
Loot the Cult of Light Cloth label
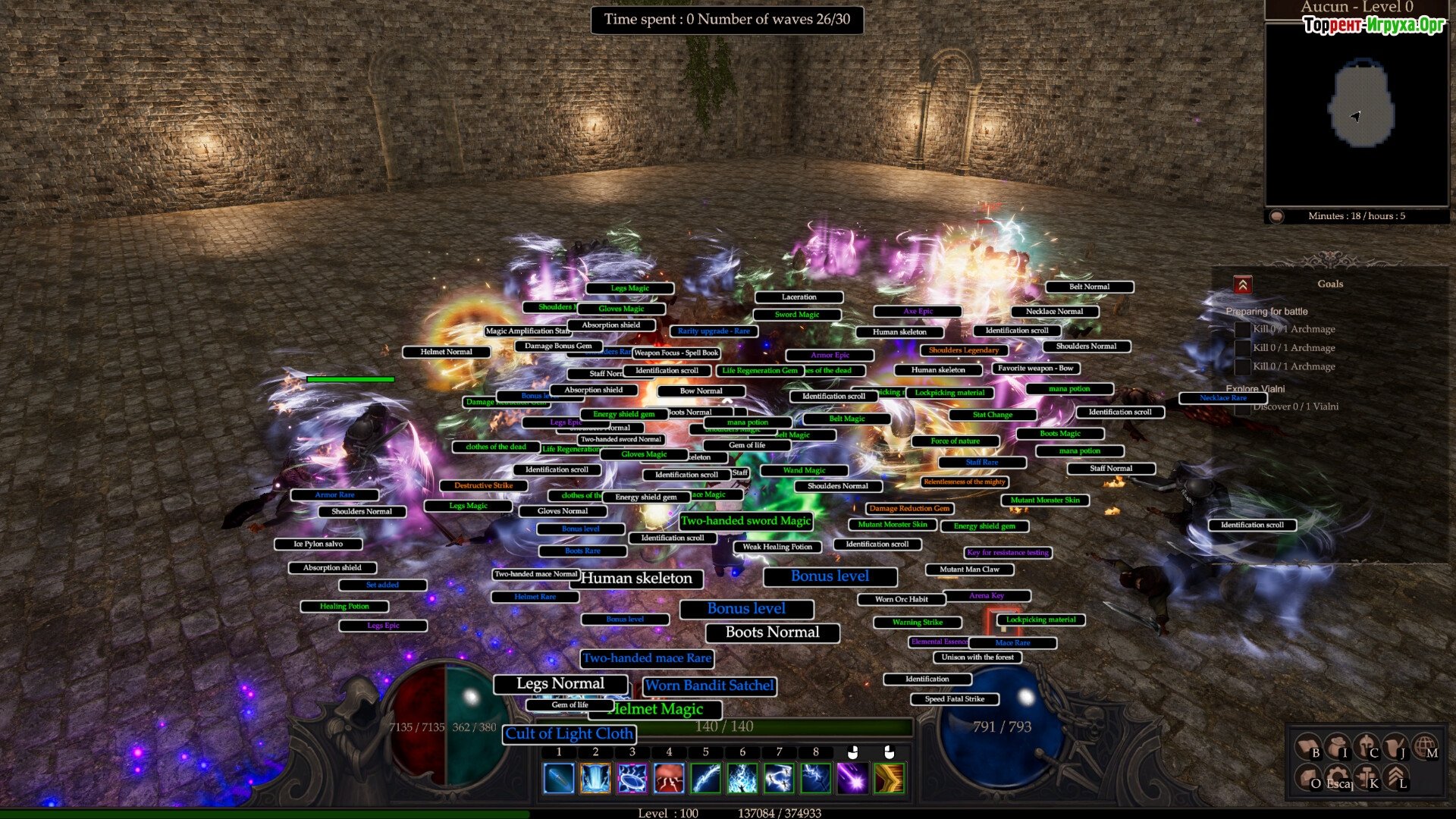pyautogui.click(x=569, y=733)
